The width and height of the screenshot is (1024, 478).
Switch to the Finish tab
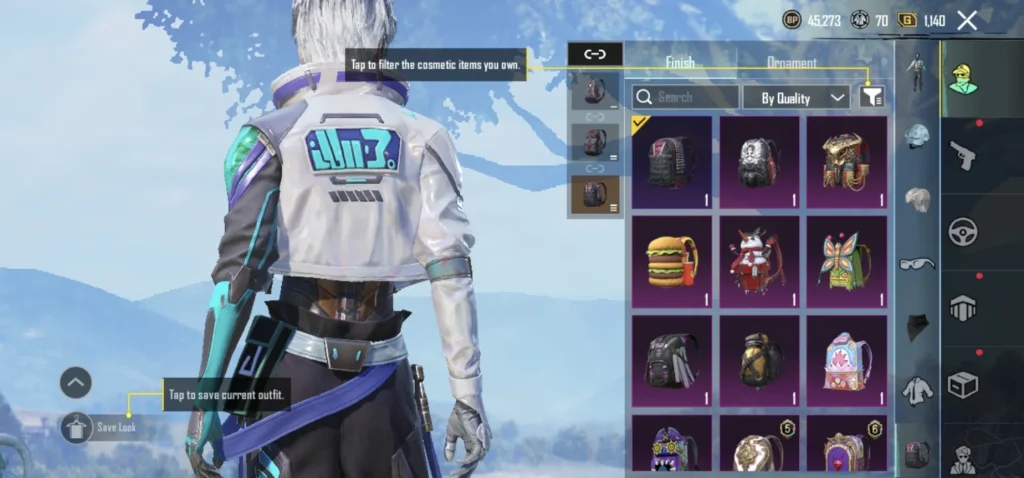680,63
